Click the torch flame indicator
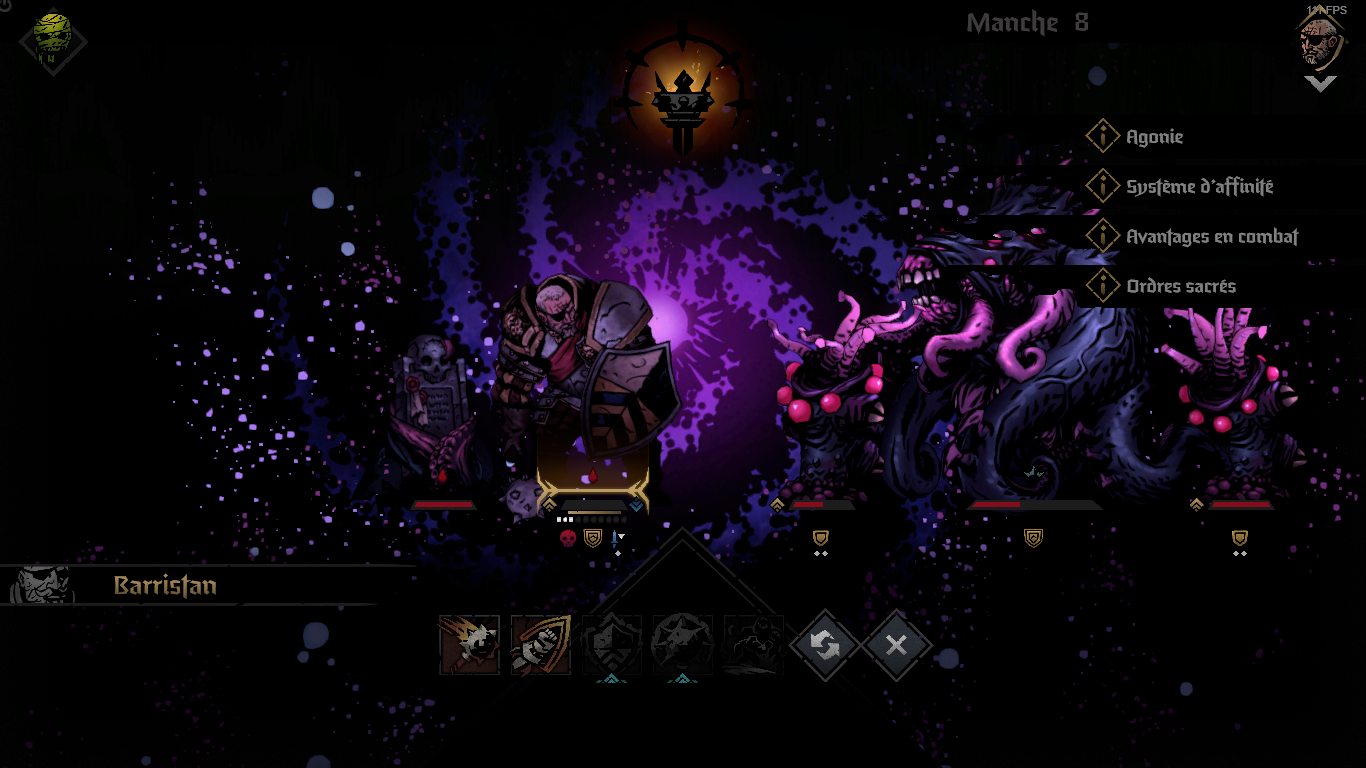 [x=684, y=95]
